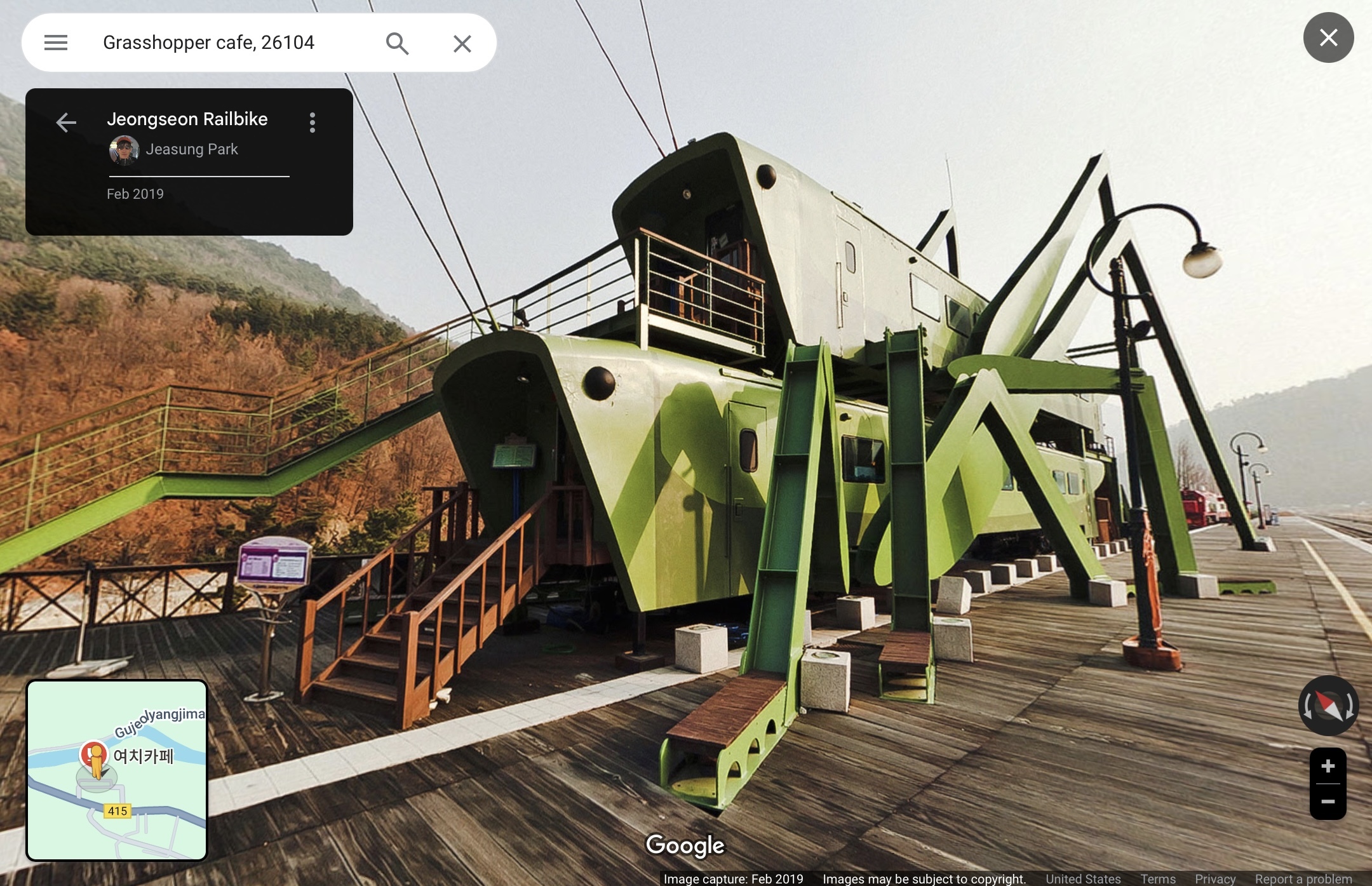Image resolution: width=1372 pixels, height=886 pixels.
Task: Click the United States footer link
Action: (1083, 878)
